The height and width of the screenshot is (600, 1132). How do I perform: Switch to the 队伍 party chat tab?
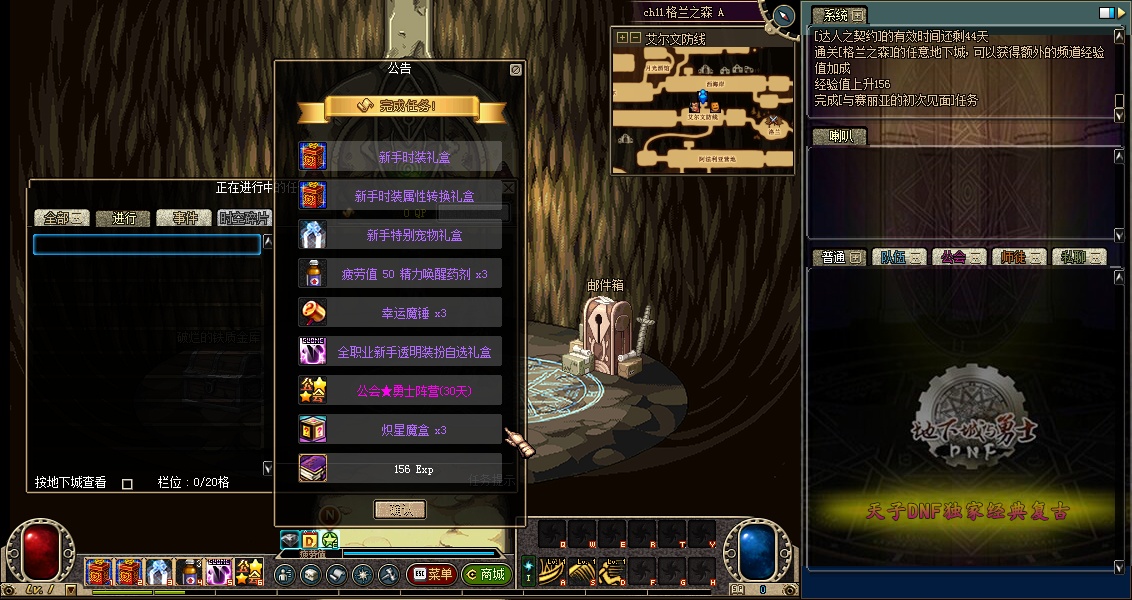[899, 257]
